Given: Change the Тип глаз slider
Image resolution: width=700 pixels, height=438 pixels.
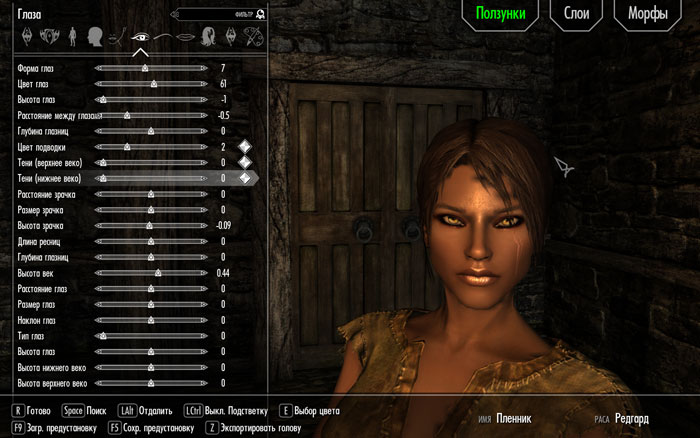Looking at the screenshot, I should tap(150, 335).
